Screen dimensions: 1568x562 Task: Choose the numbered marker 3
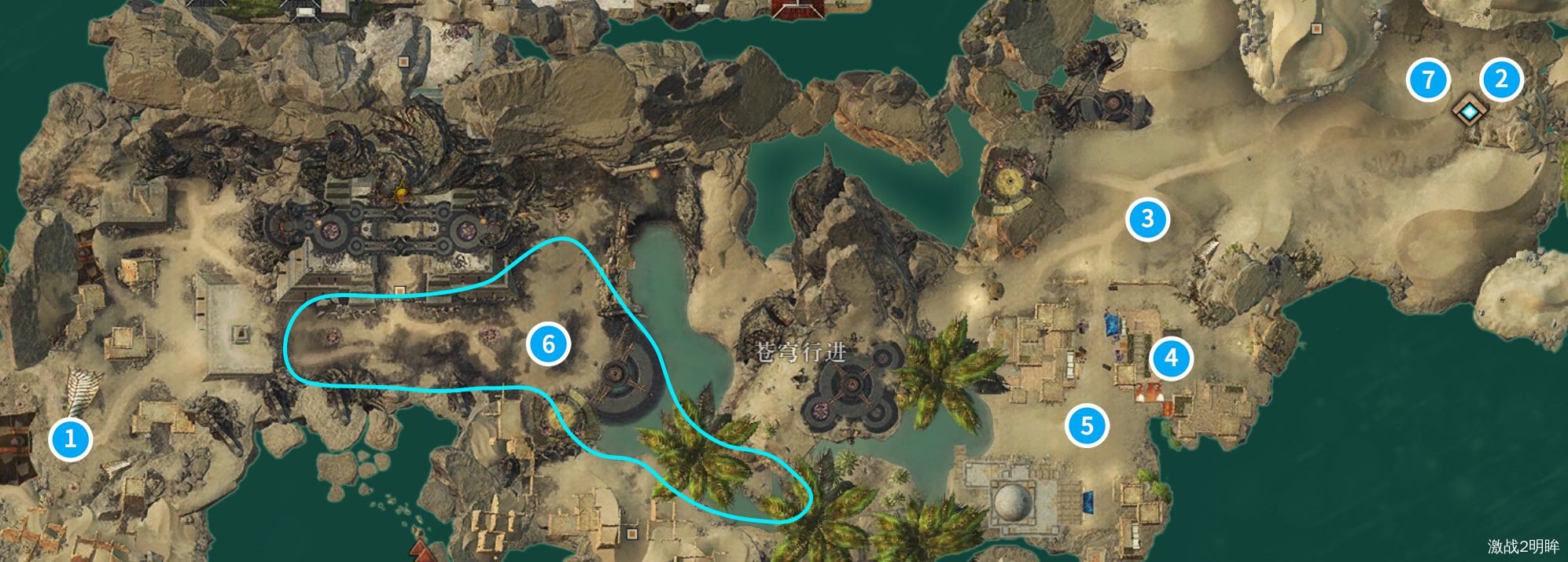click(x=1147, y=219)
